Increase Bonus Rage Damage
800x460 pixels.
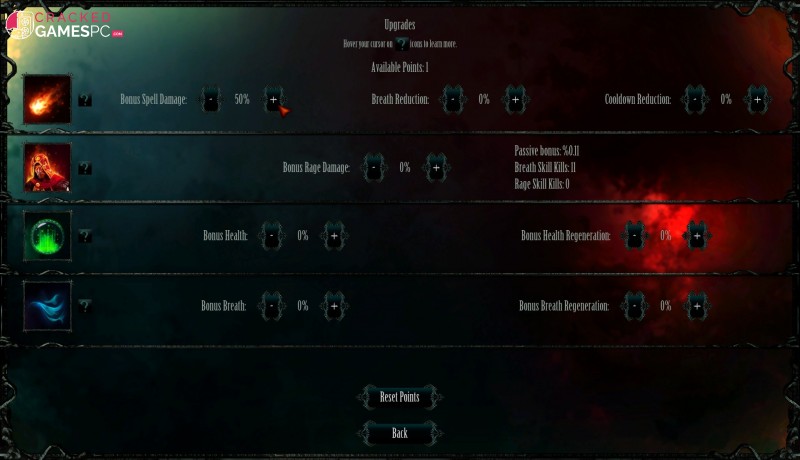click(x=435, y=168)
